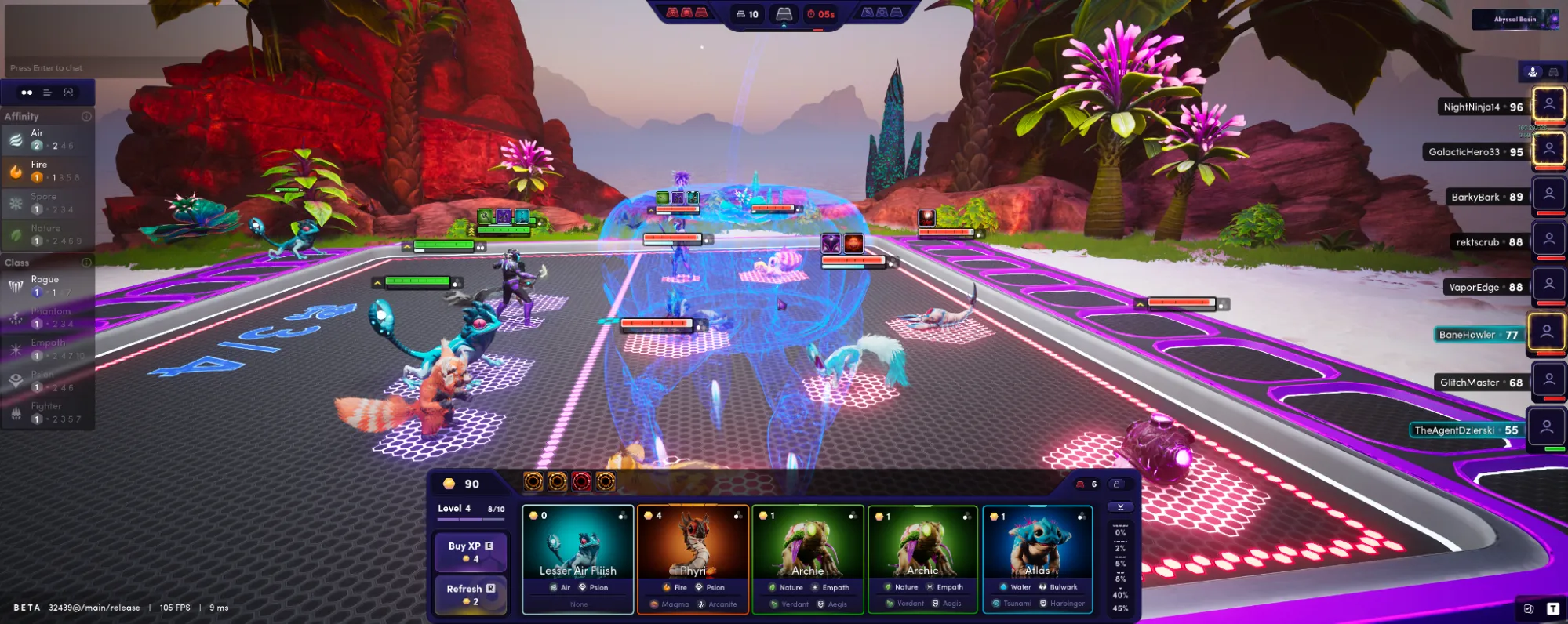
Task: Refresh the shop for 2 gold
Action: pos(471,594)
